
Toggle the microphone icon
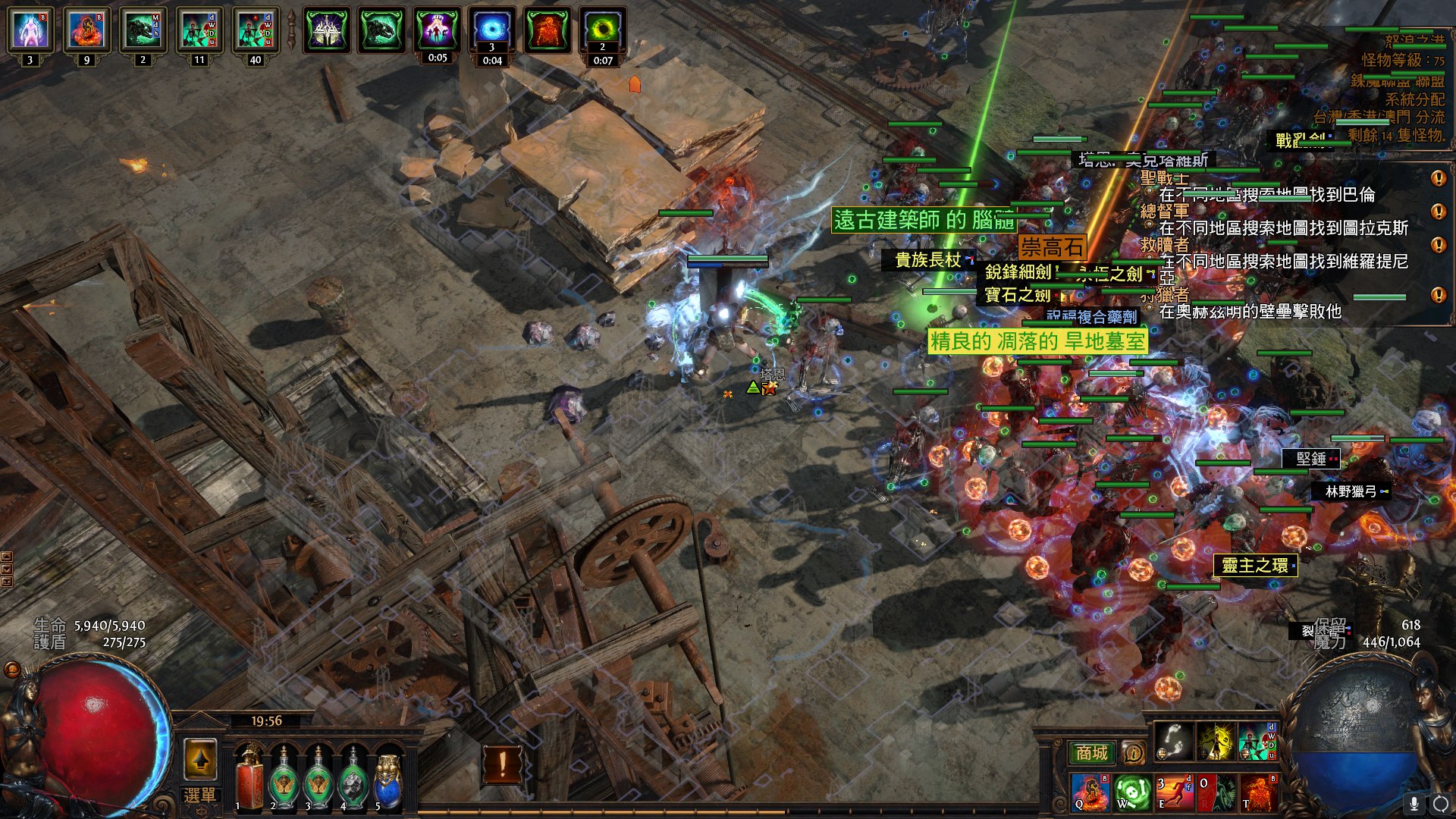[1414, 803]
